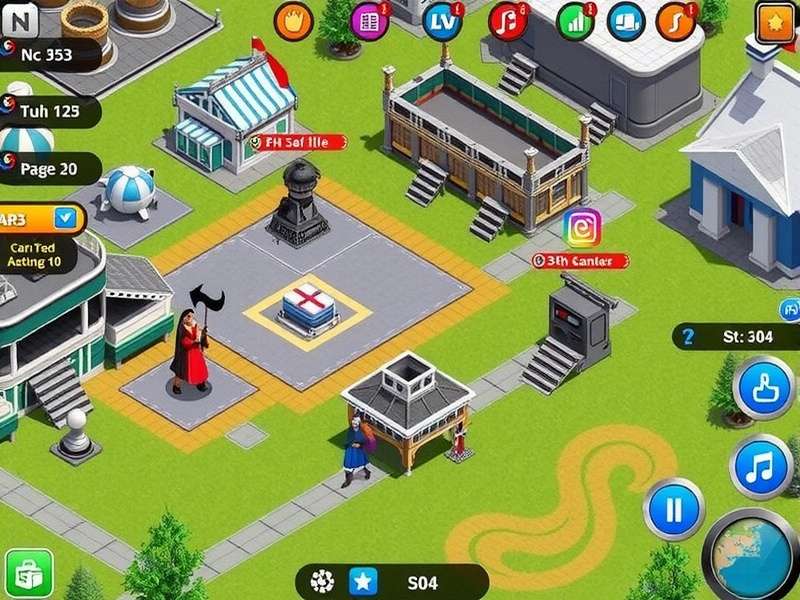Click the blue star icon in the bottom bar

pos(362,581)
